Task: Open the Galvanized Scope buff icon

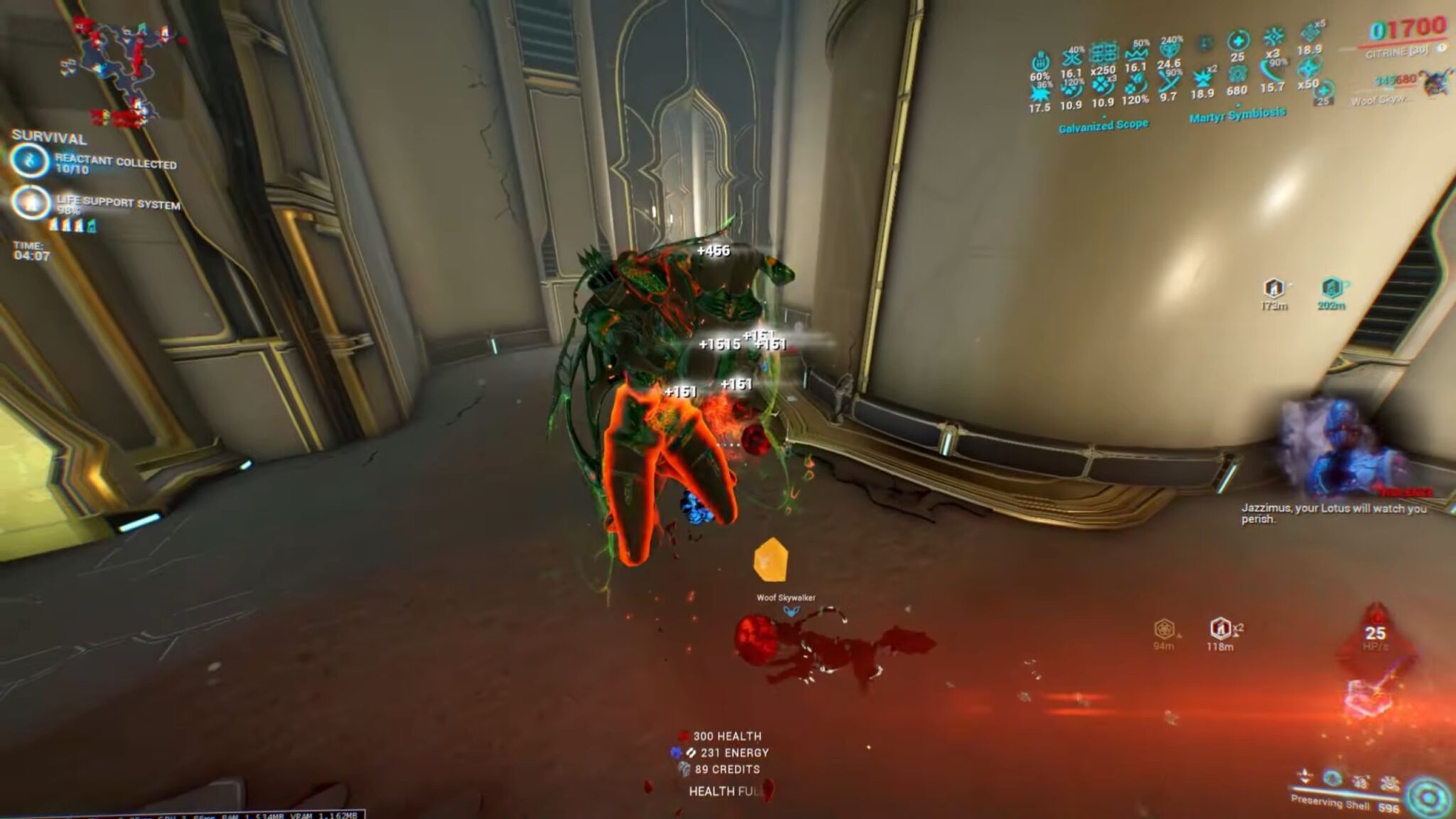Action: pos(1104,124)
